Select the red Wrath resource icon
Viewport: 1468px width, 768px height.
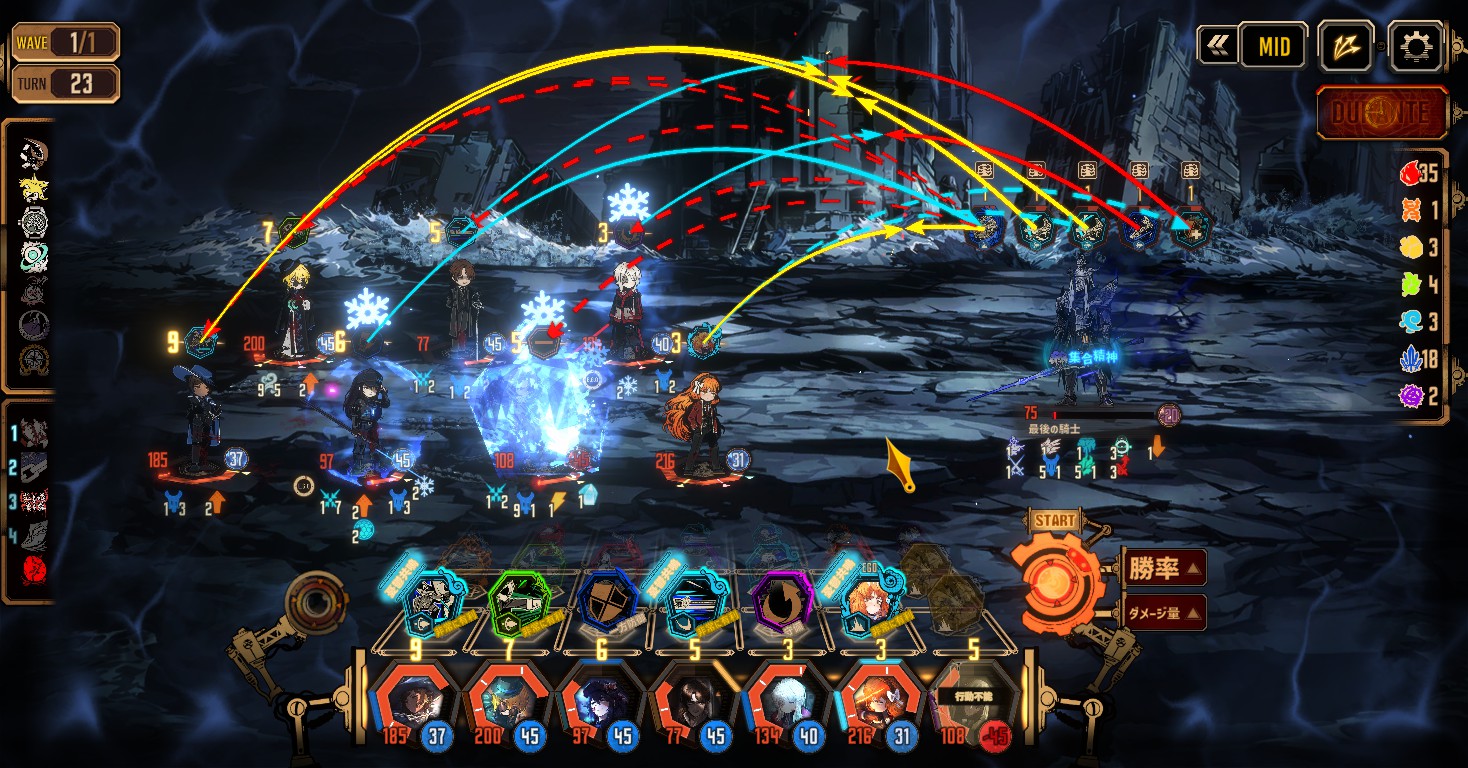[x=1410, y=173]
